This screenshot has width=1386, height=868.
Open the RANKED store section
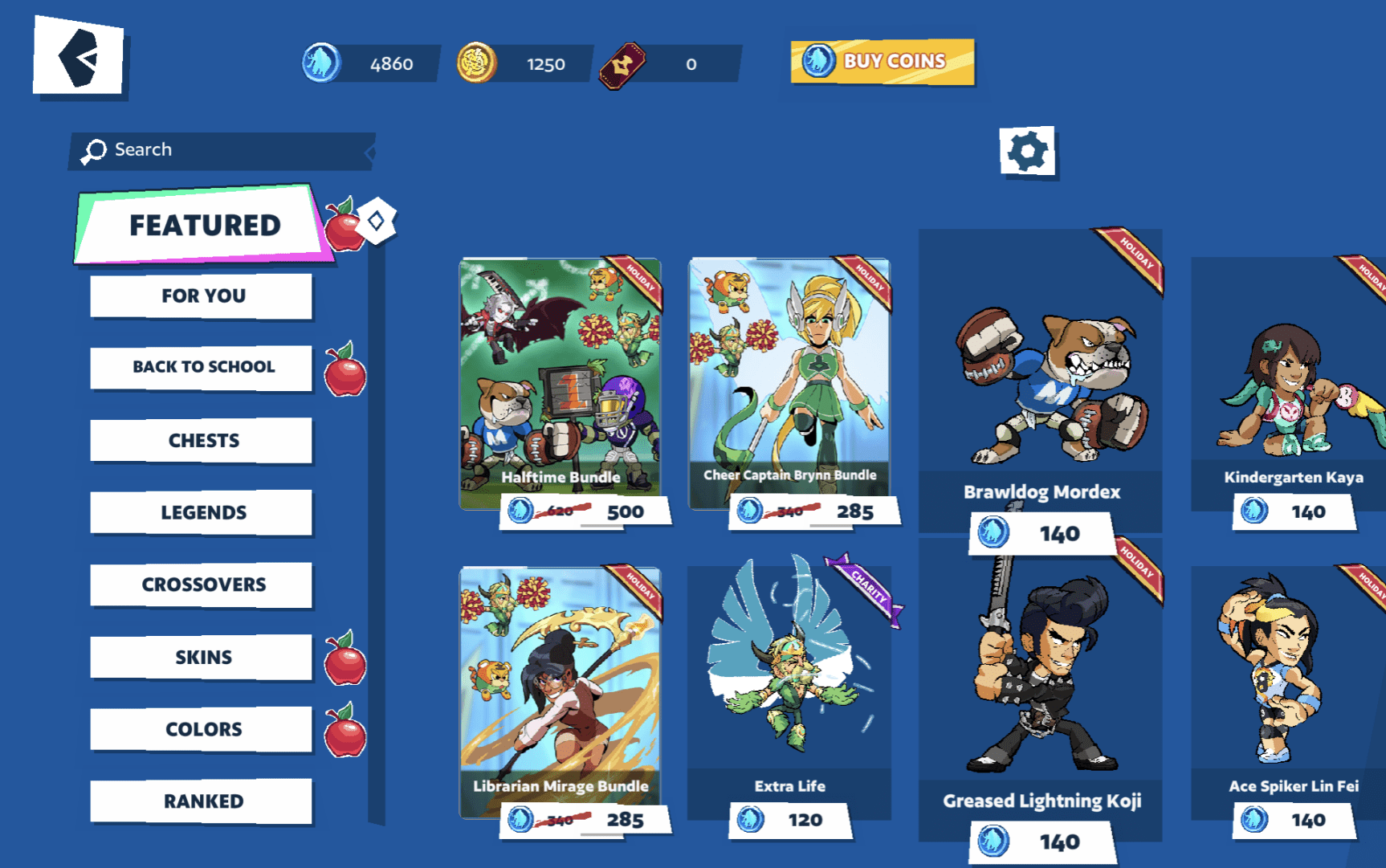pyautogui.click(x=201, y=801)
